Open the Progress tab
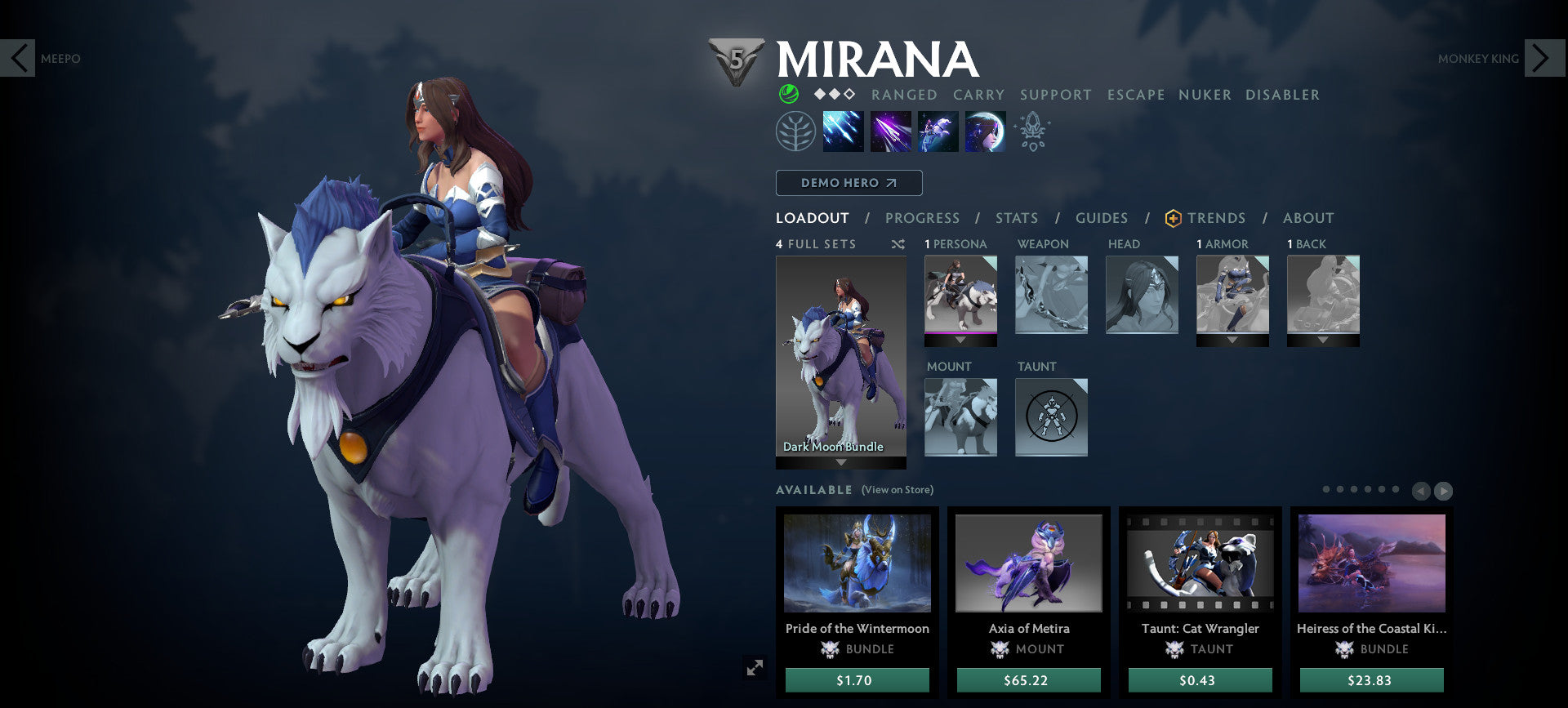The width and height of the screenshot is (1568, 708). [x=923, y=218]
